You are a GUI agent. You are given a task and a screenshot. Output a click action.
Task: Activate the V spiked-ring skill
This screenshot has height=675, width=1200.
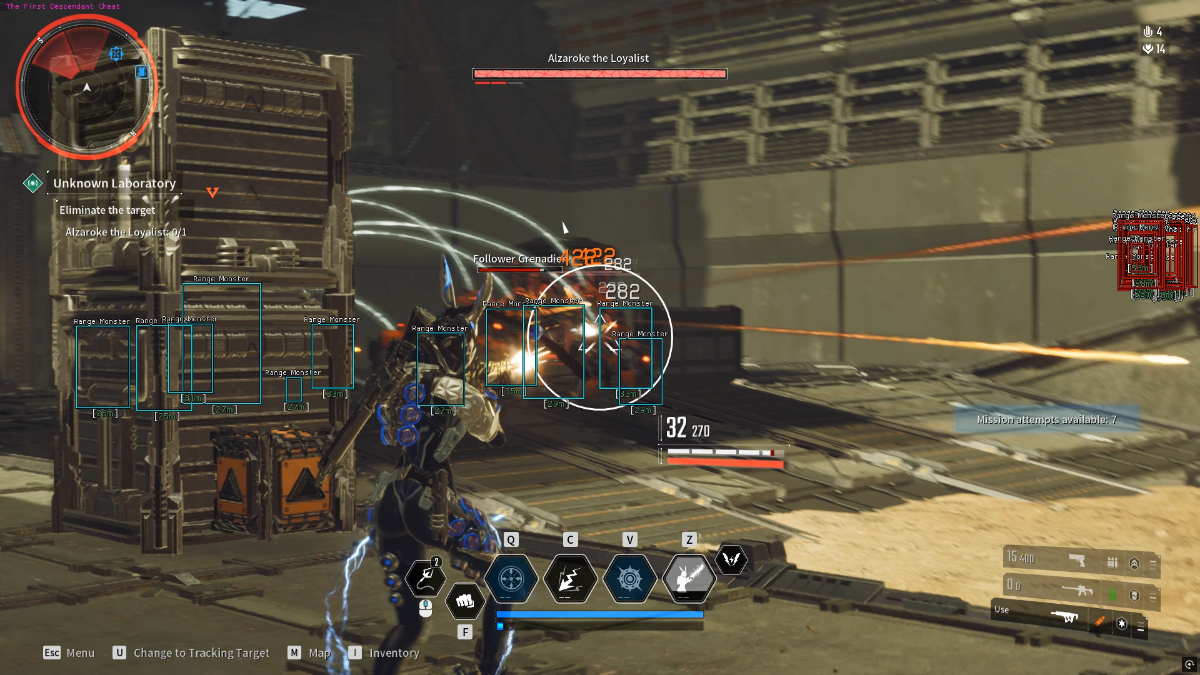[630, 578]
